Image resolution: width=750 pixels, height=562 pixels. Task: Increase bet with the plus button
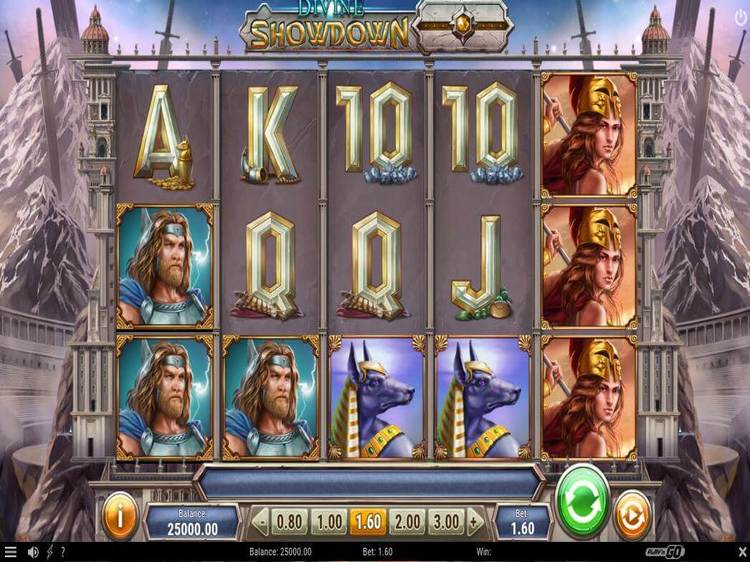(475, 521)
